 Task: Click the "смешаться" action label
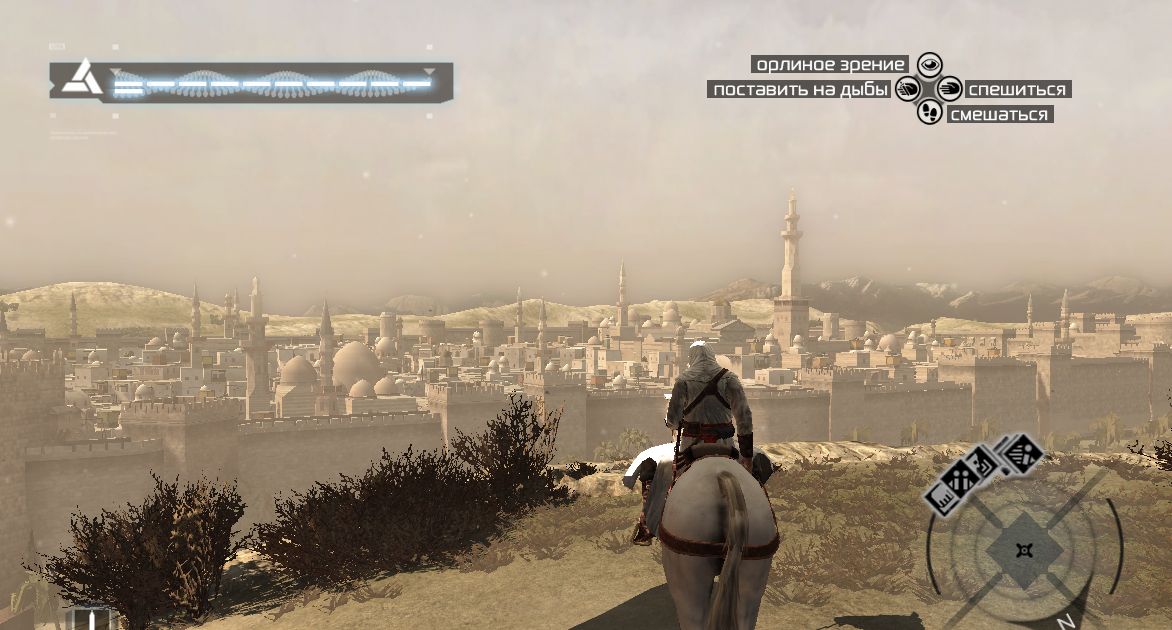(999, 115)
